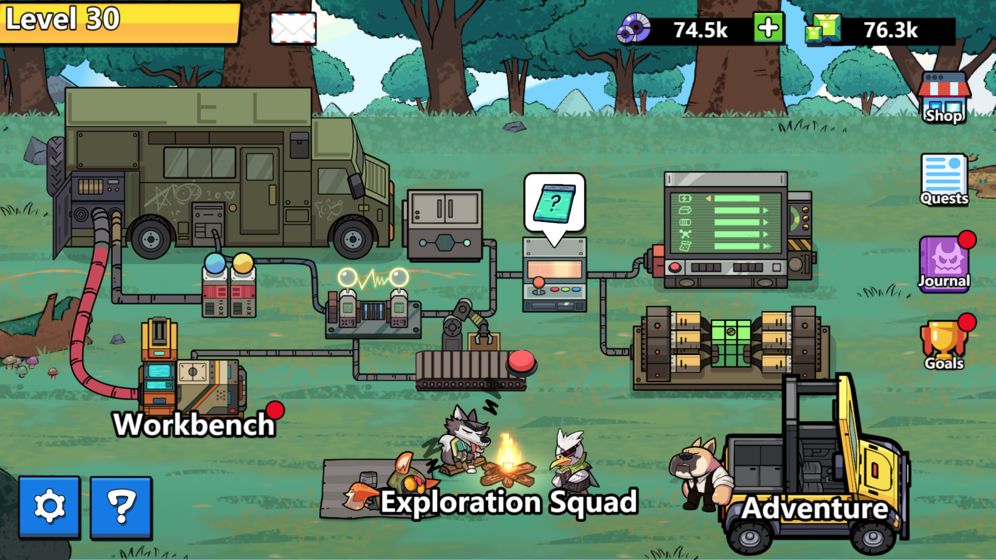View the Goals trophy screen
This screenshot has width=996, height=560.
944,345
